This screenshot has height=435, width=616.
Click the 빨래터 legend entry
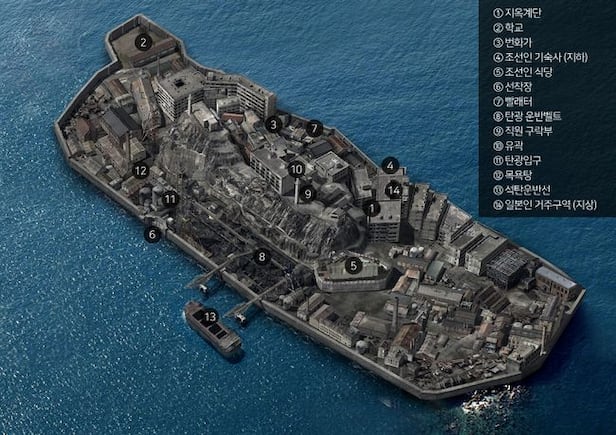(520, 101)
